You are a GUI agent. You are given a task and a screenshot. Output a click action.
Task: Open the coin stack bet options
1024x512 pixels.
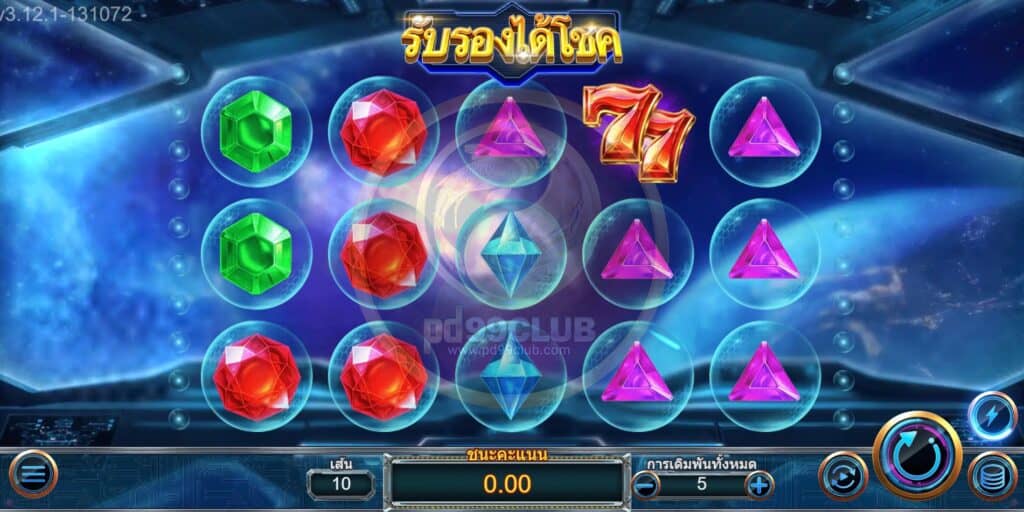click(x=992, y=476)
